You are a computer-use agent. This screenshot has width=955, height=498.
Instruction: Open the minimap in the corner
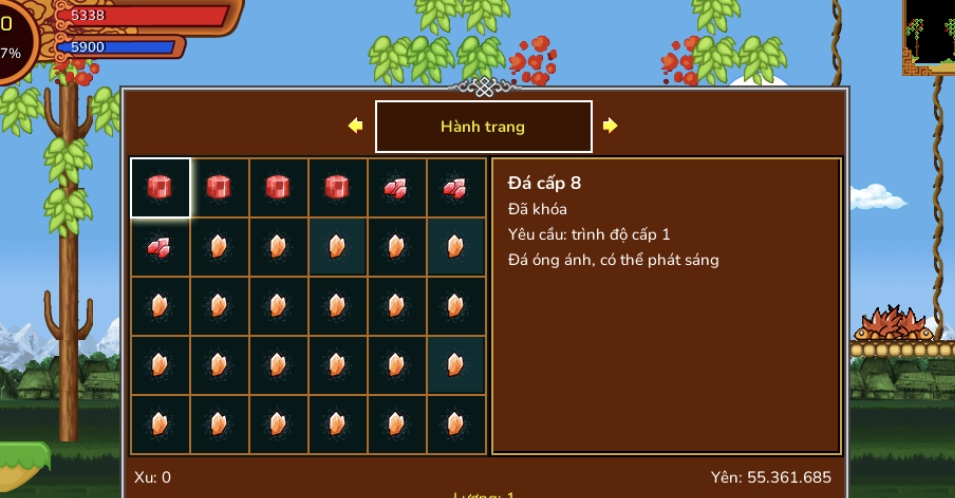929,35
